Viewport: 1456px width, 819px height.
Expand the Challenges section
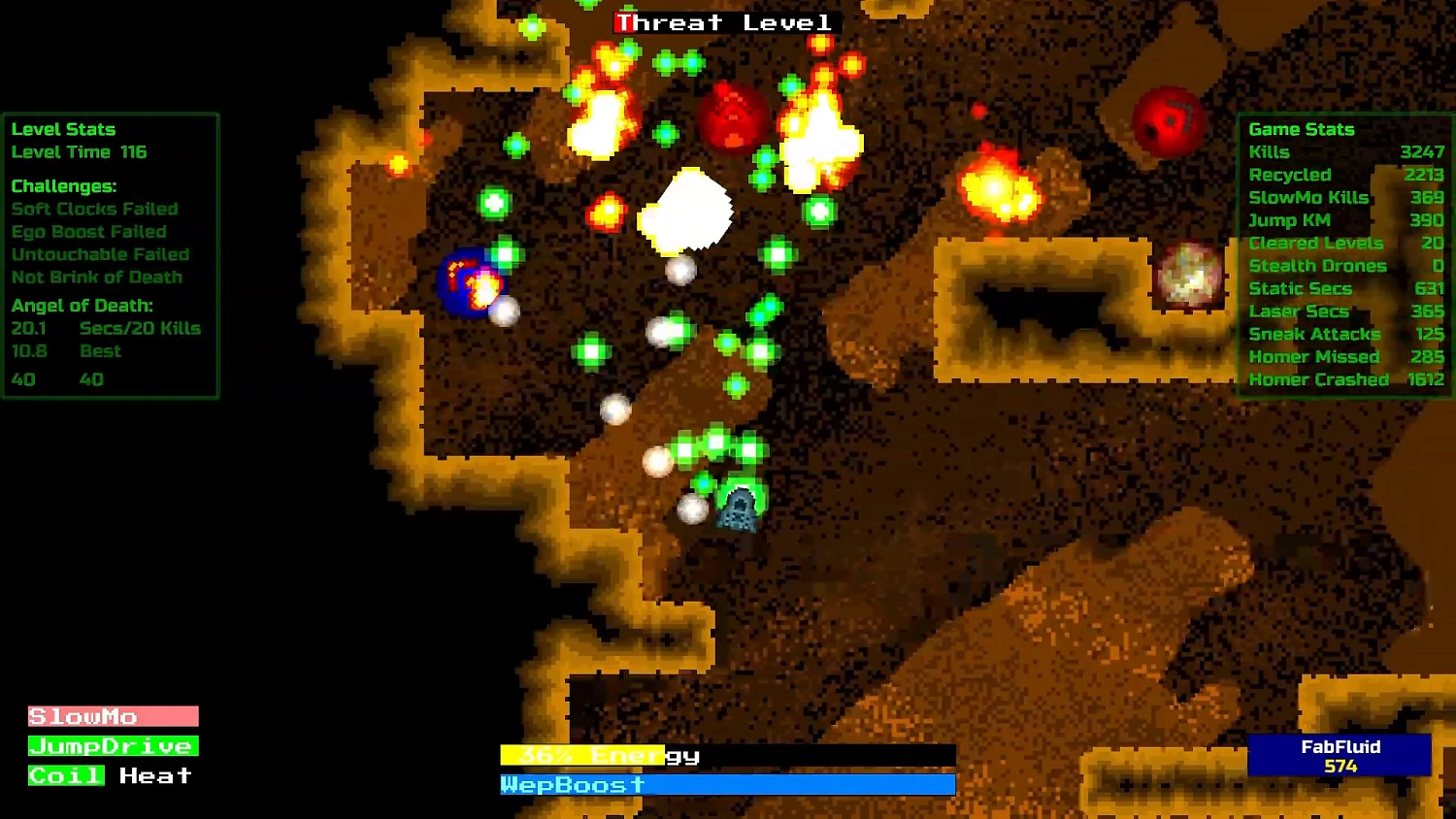62,185
